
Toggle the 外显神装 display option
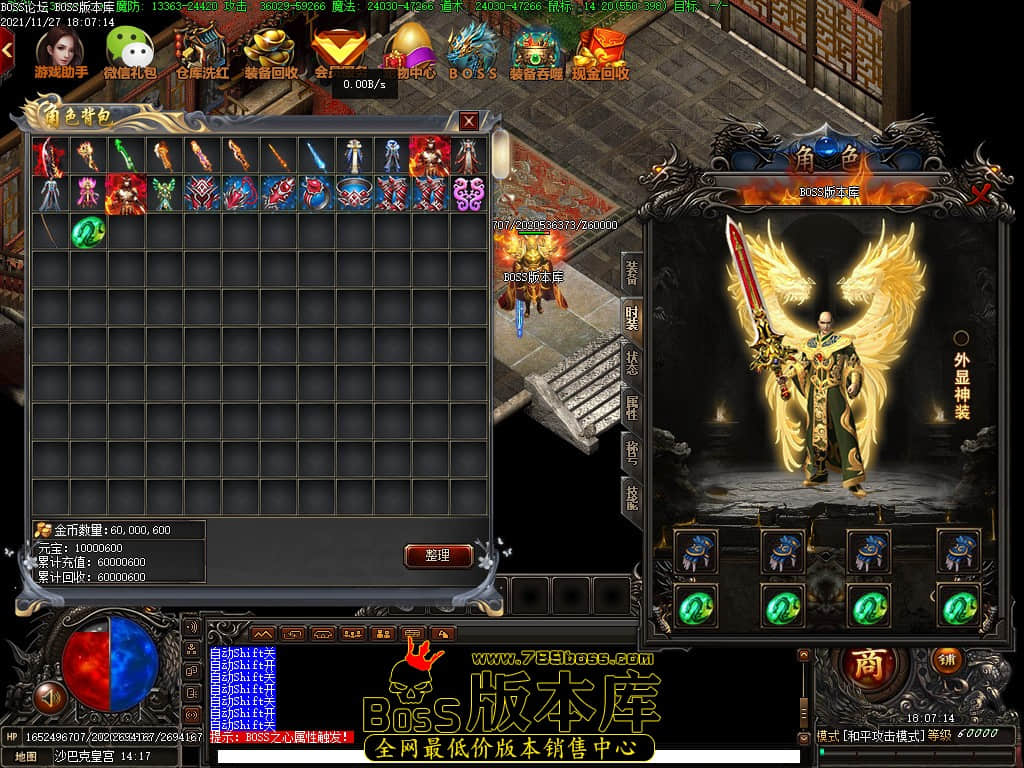[961, 338]
